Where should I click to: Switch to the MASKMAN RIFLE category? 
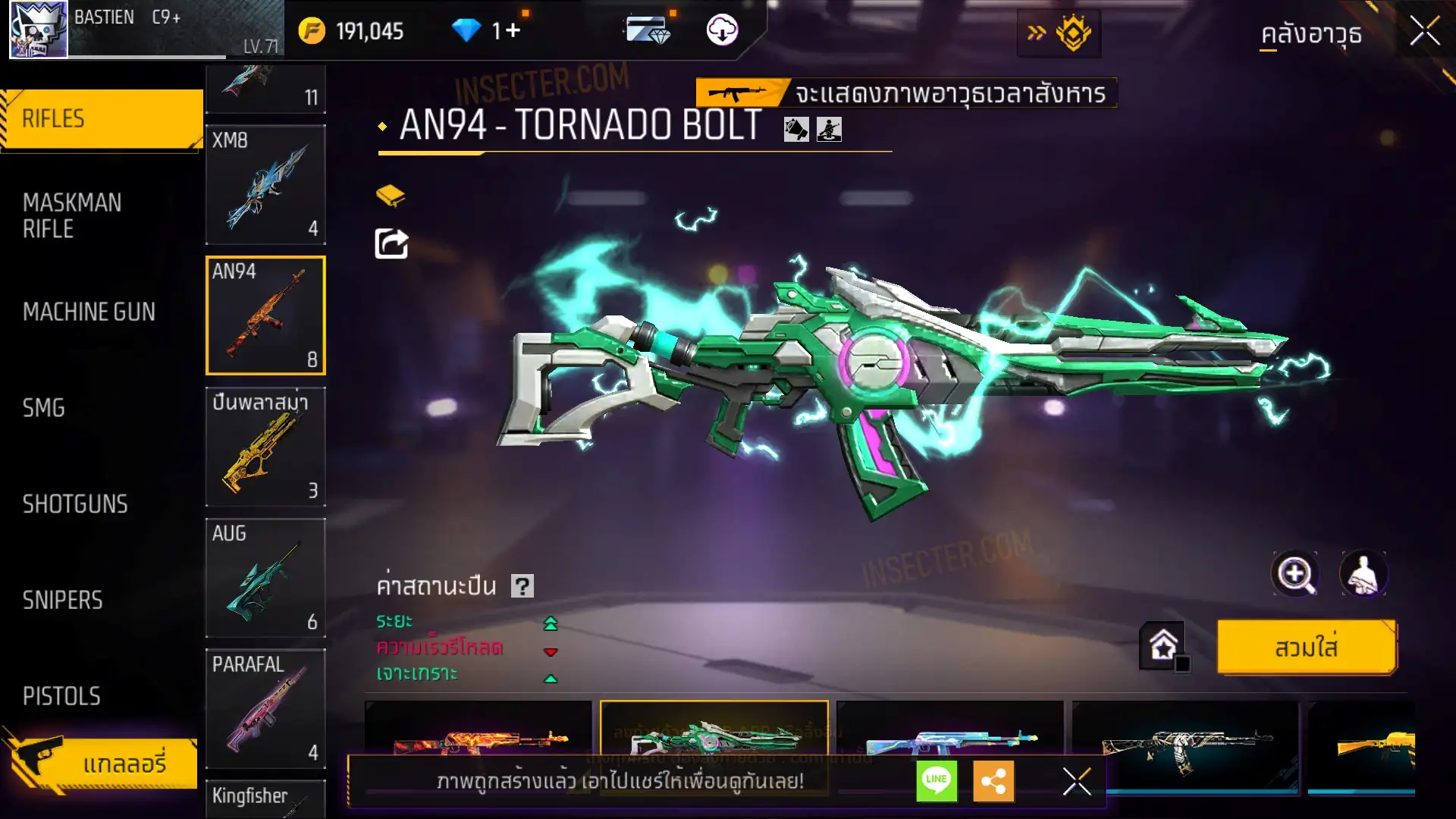click(72, 215)
